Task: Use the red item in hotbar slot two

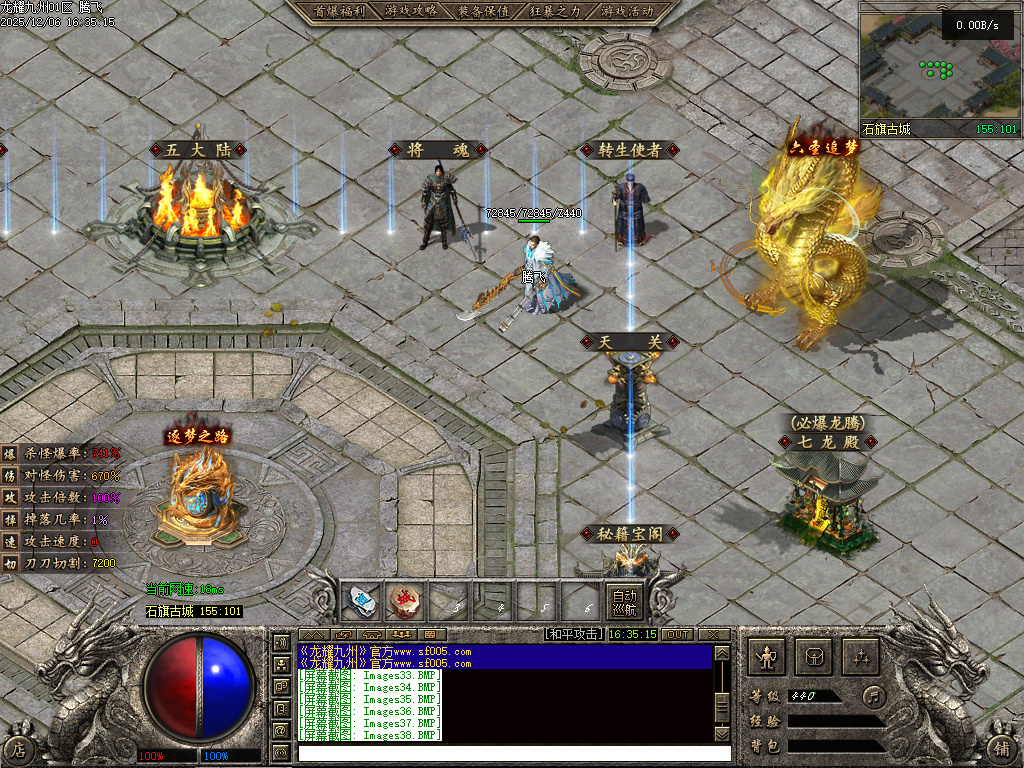Action: pyautogui.click(x=403, y=602)
